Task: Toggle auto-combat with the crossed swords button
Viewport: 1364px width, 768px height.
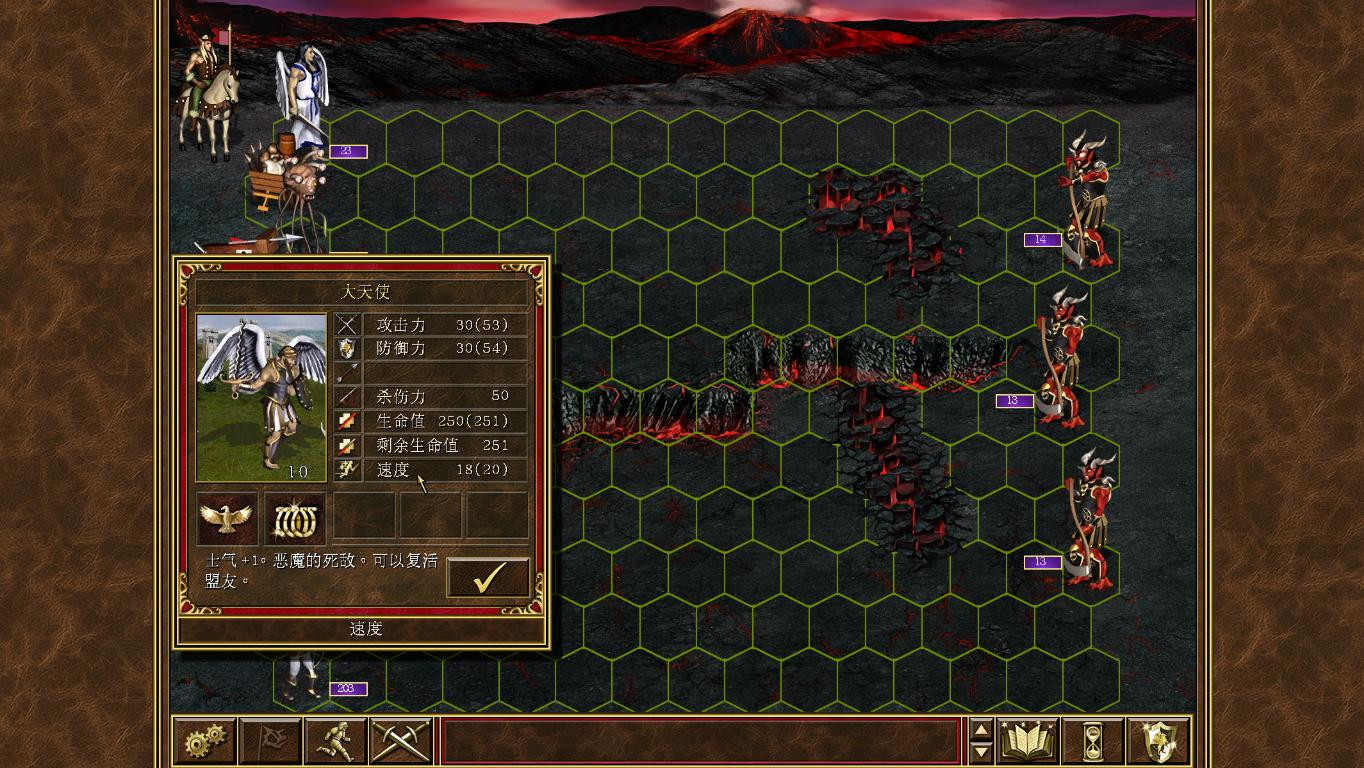Action: pos(401,741)
